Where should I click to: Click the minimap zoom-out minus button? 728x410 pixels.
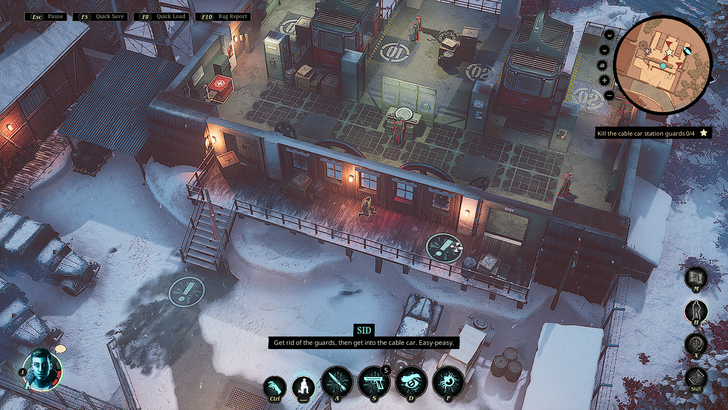coord(608,94)
